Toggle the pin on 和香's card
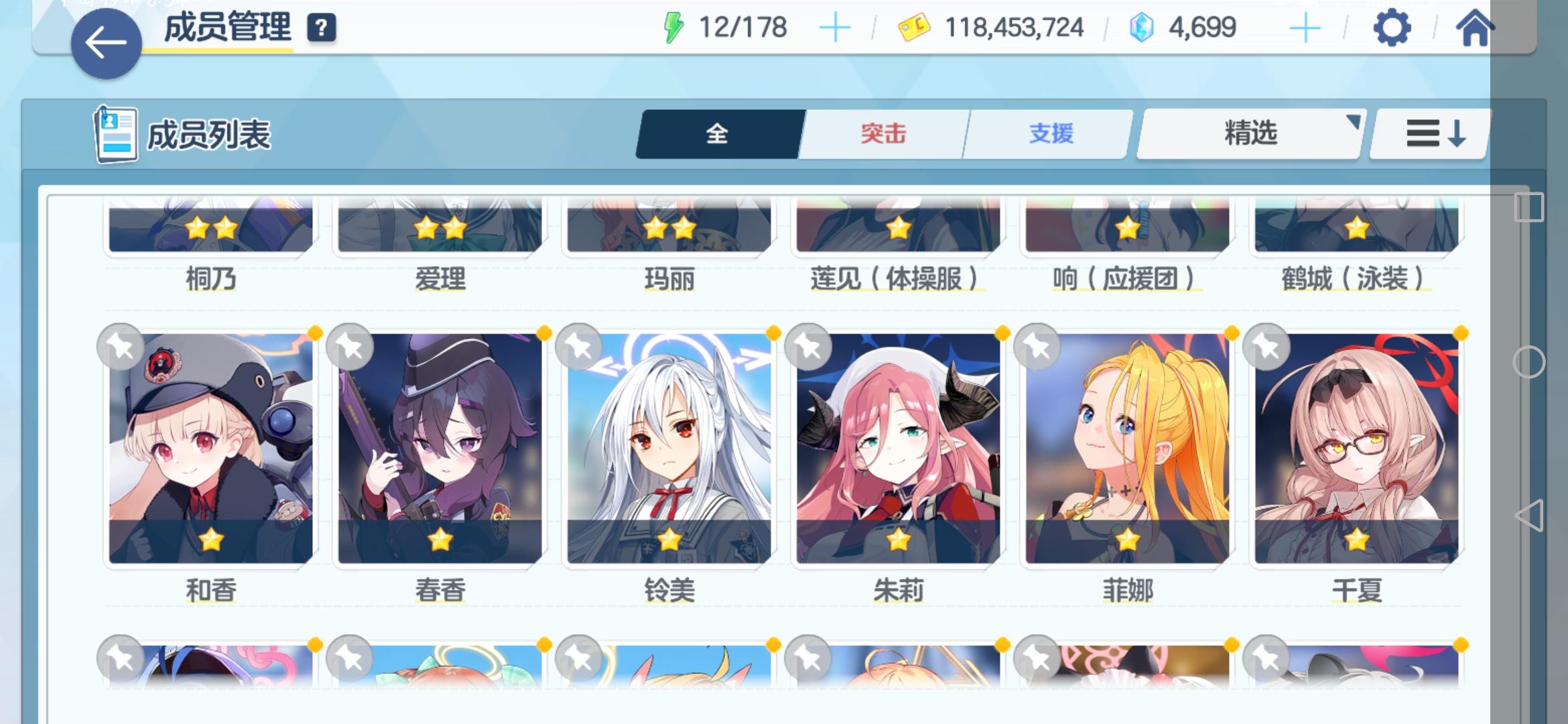1568x724 pixels. (x=121, y=345)
